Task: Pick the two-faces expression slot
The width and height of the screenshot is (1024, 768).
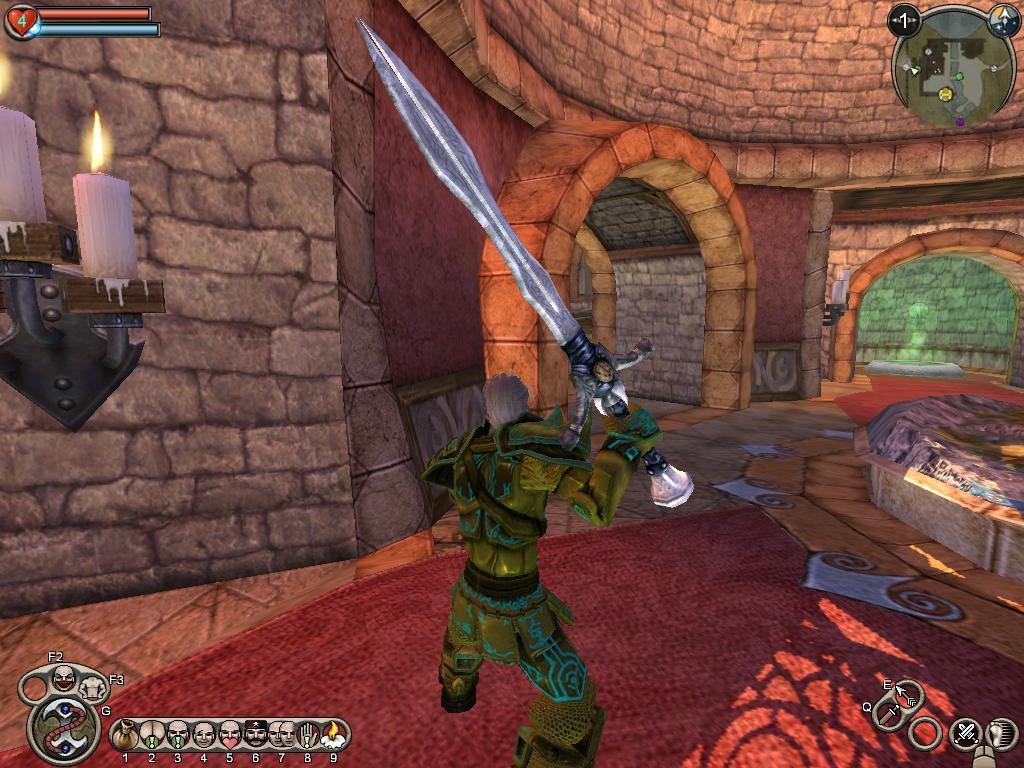Action: 281,735
